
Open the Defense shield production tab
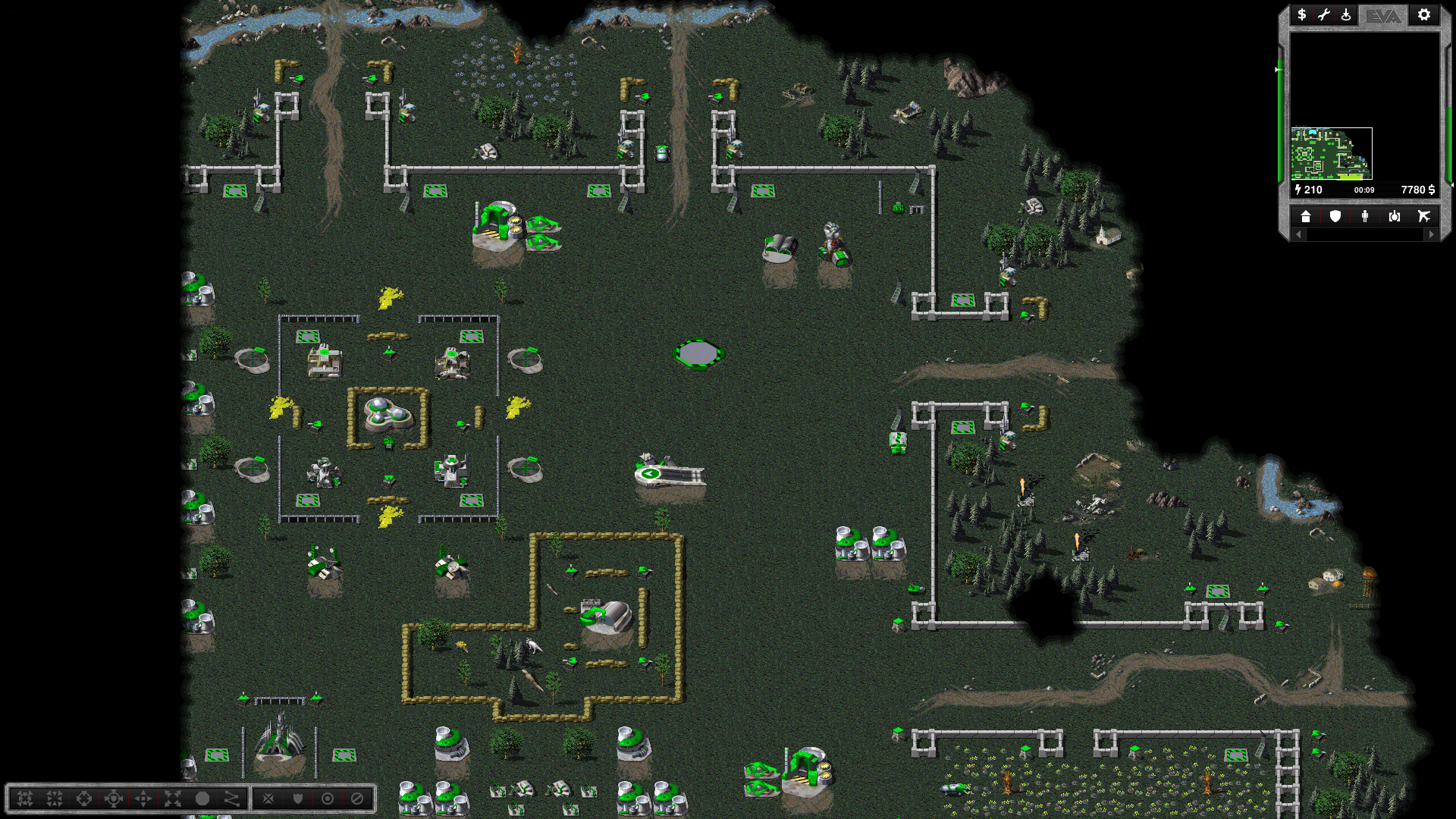pos(1335,217)
